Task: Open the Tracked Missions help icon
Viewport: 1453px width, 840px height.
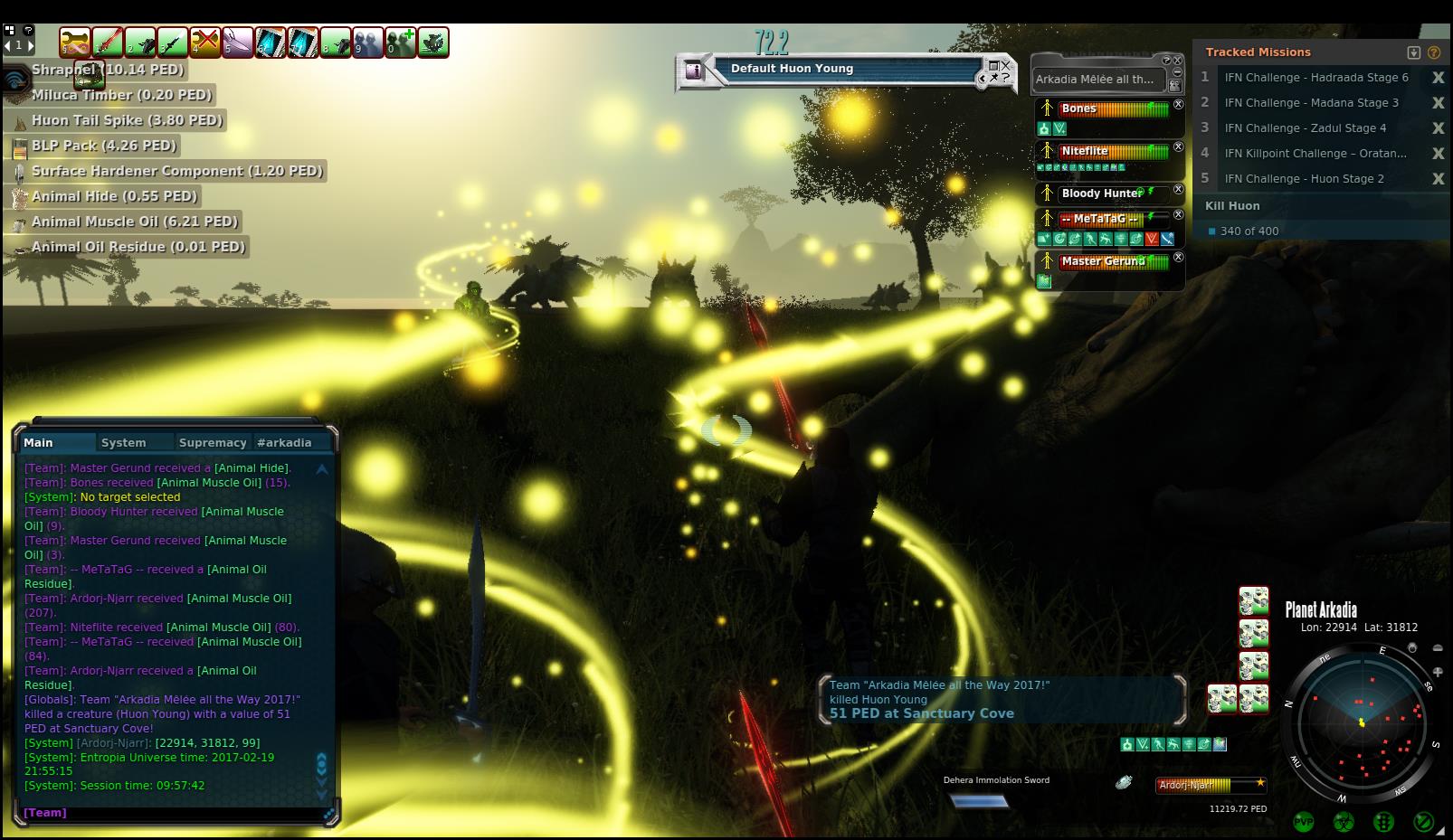Action: 1434,52
